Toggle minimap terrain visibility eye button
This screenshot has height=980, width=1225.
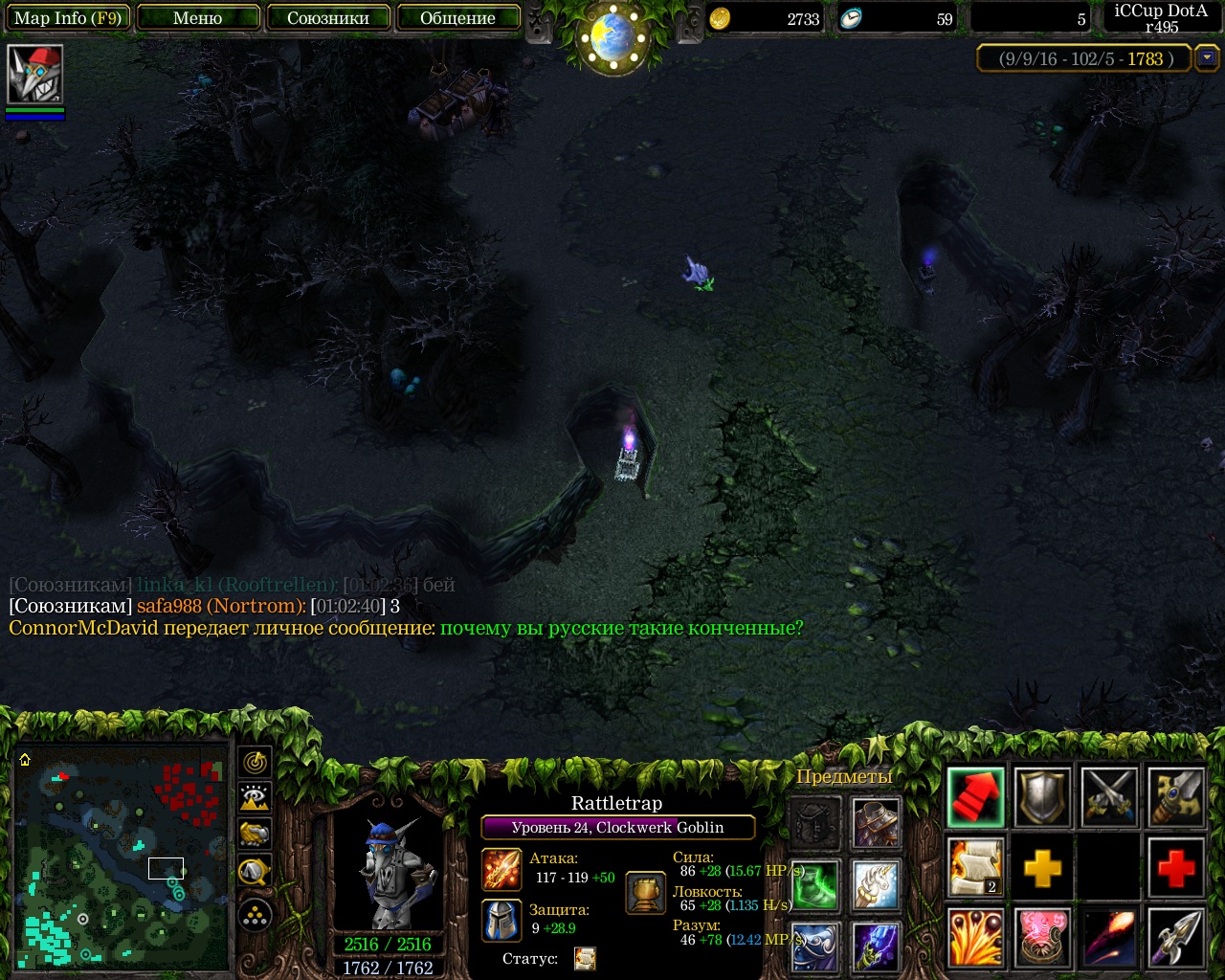pyautogui.click(x=256, y=797)
